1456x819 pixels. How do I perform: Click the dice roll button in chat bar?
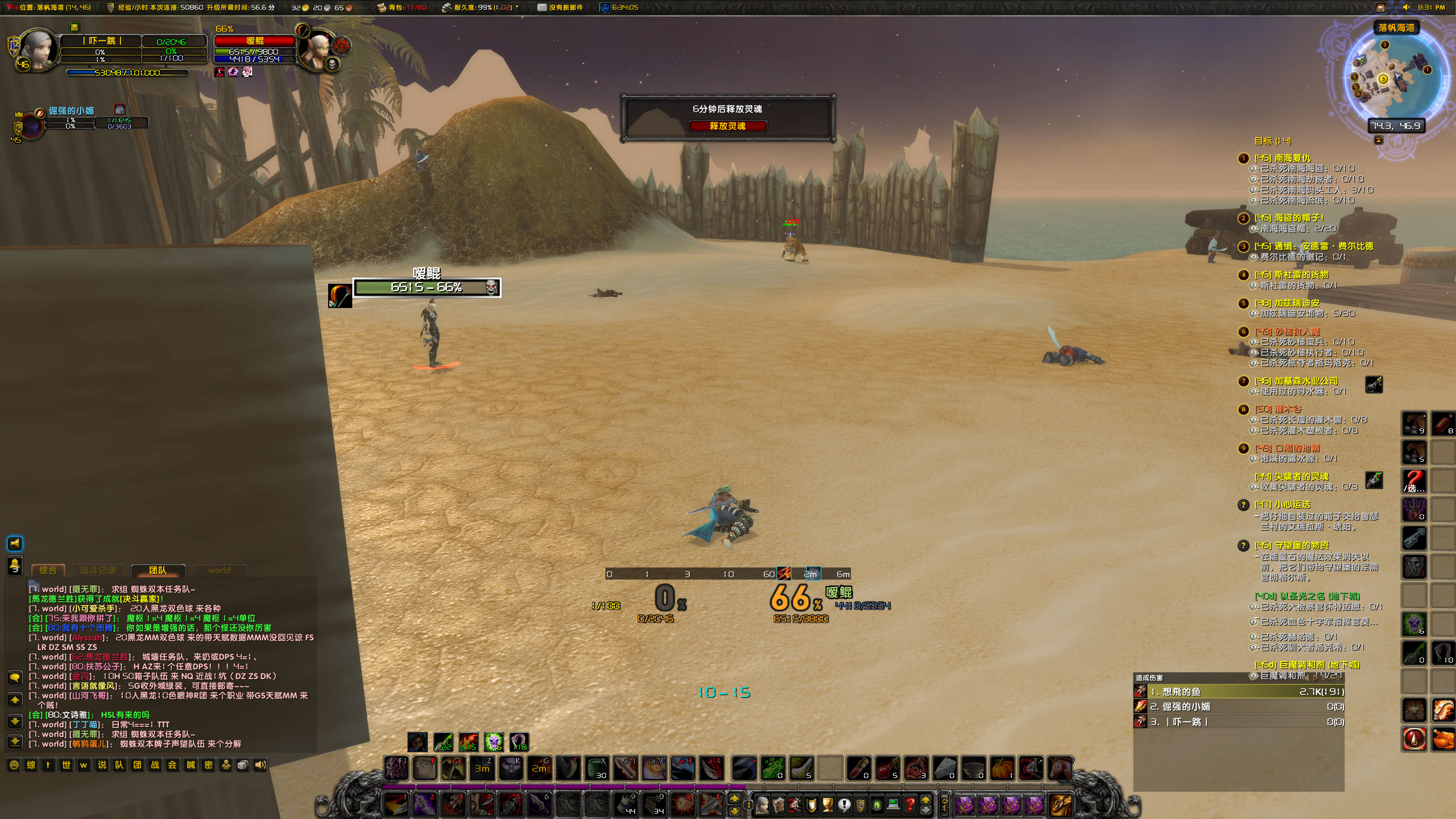[243, 765]
